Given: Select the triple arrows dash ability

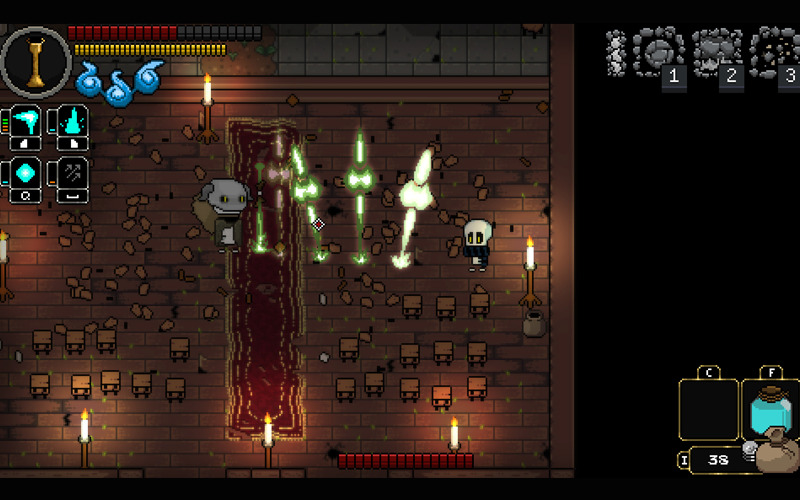Looking at the screenshot, I should [x=73, y=174].
